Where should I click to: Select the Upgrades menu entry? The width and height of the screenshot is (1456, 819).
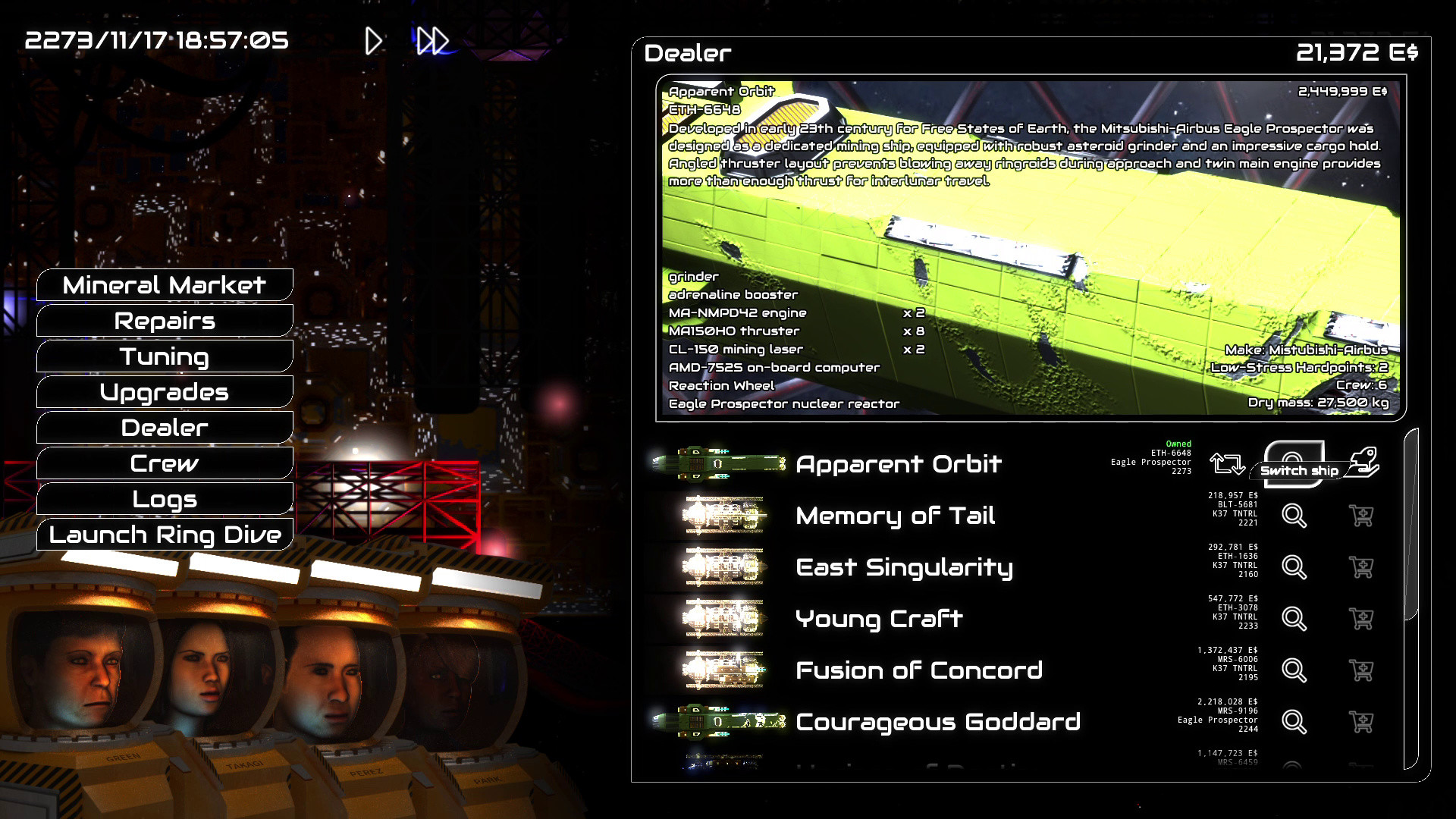pos(164,392)
